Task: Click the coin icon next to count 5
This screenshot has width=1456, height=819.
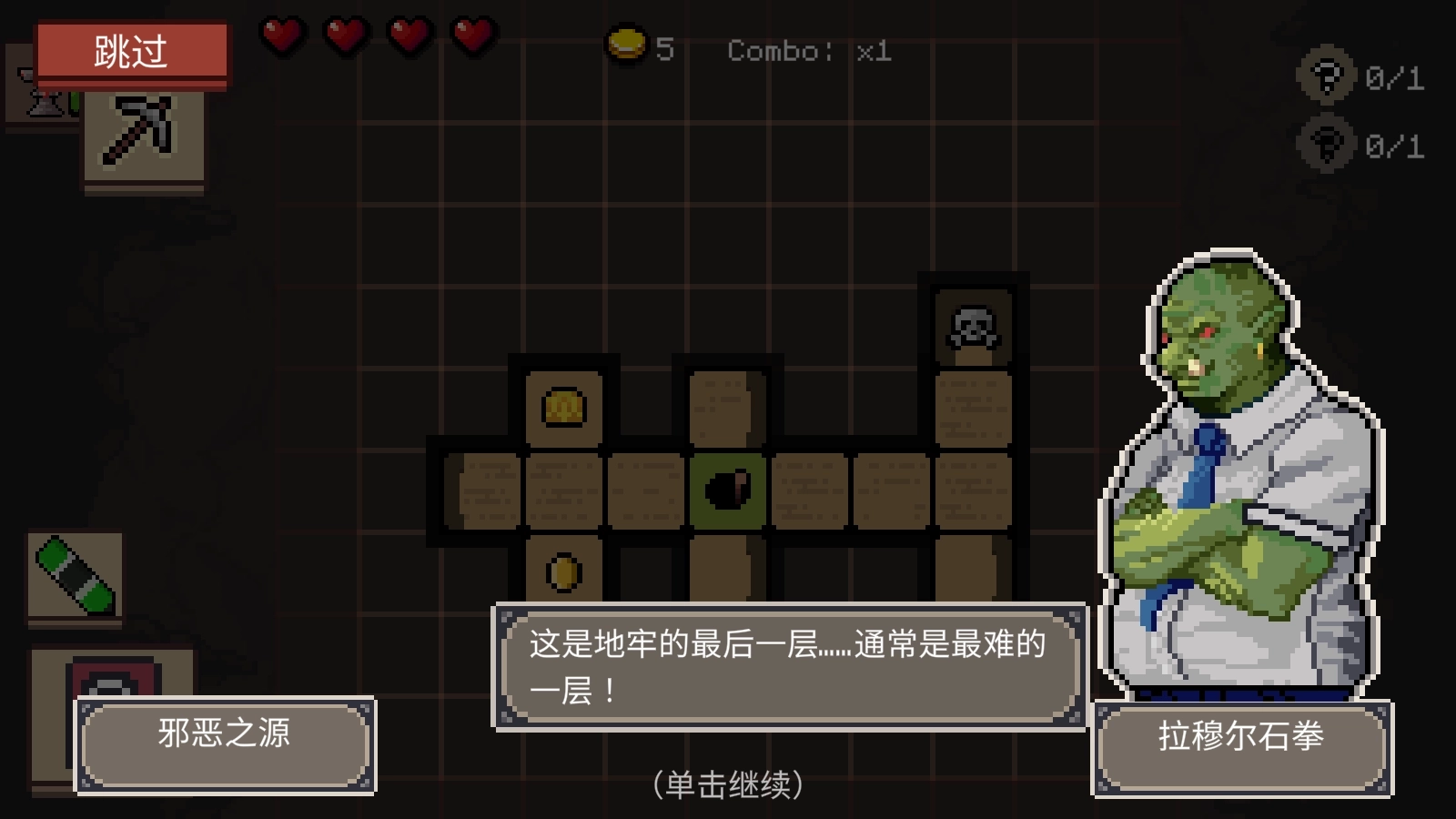Action: [x=626, y=43]
